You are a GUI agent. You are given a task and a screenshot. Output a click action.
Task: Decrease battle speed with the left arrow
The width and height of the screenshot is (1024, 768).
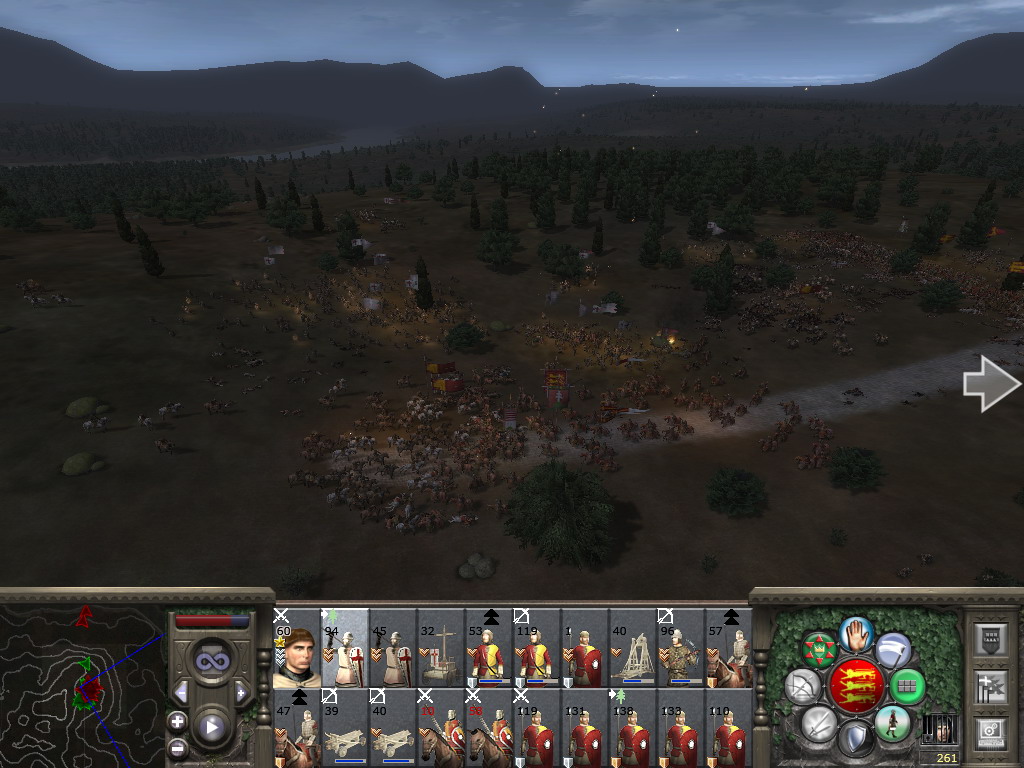181,692
